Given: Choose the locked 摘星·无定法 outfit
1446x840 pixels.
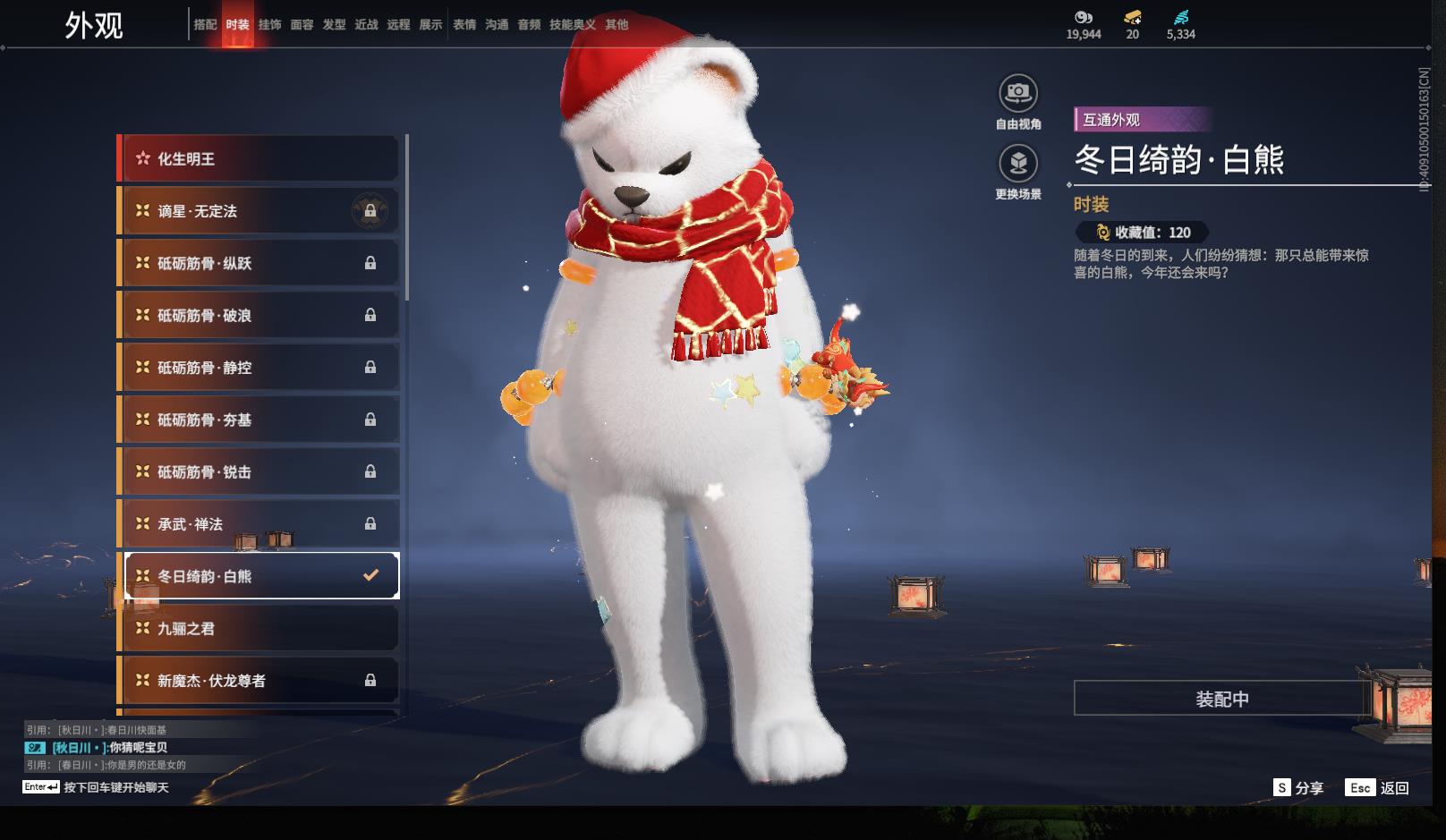Looking at the screenshot, I should (259, 211).
